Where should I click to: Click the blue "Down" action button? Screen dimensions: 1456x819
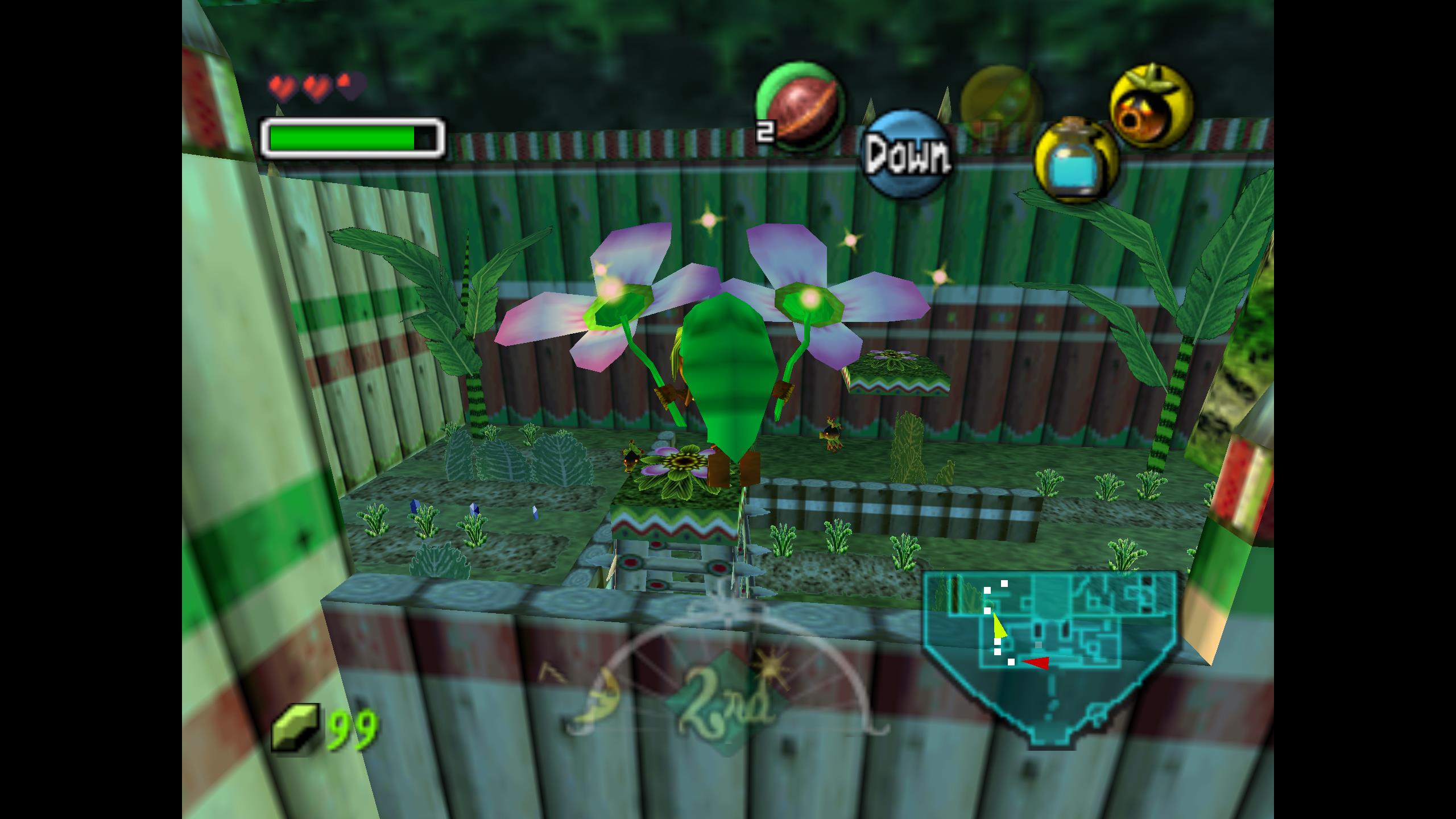point(908,154)
